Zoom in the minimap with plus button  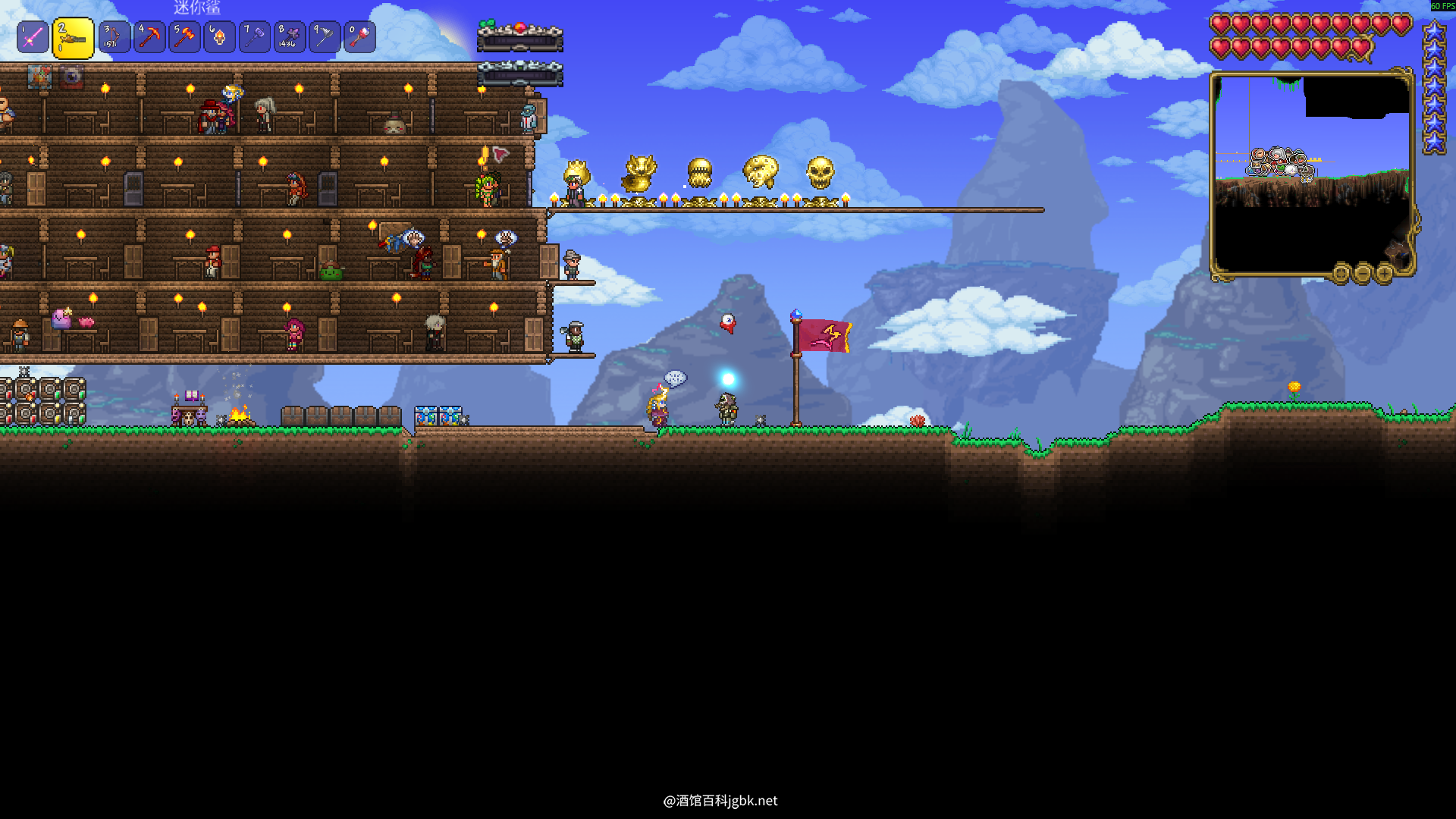click(1384, 273)
